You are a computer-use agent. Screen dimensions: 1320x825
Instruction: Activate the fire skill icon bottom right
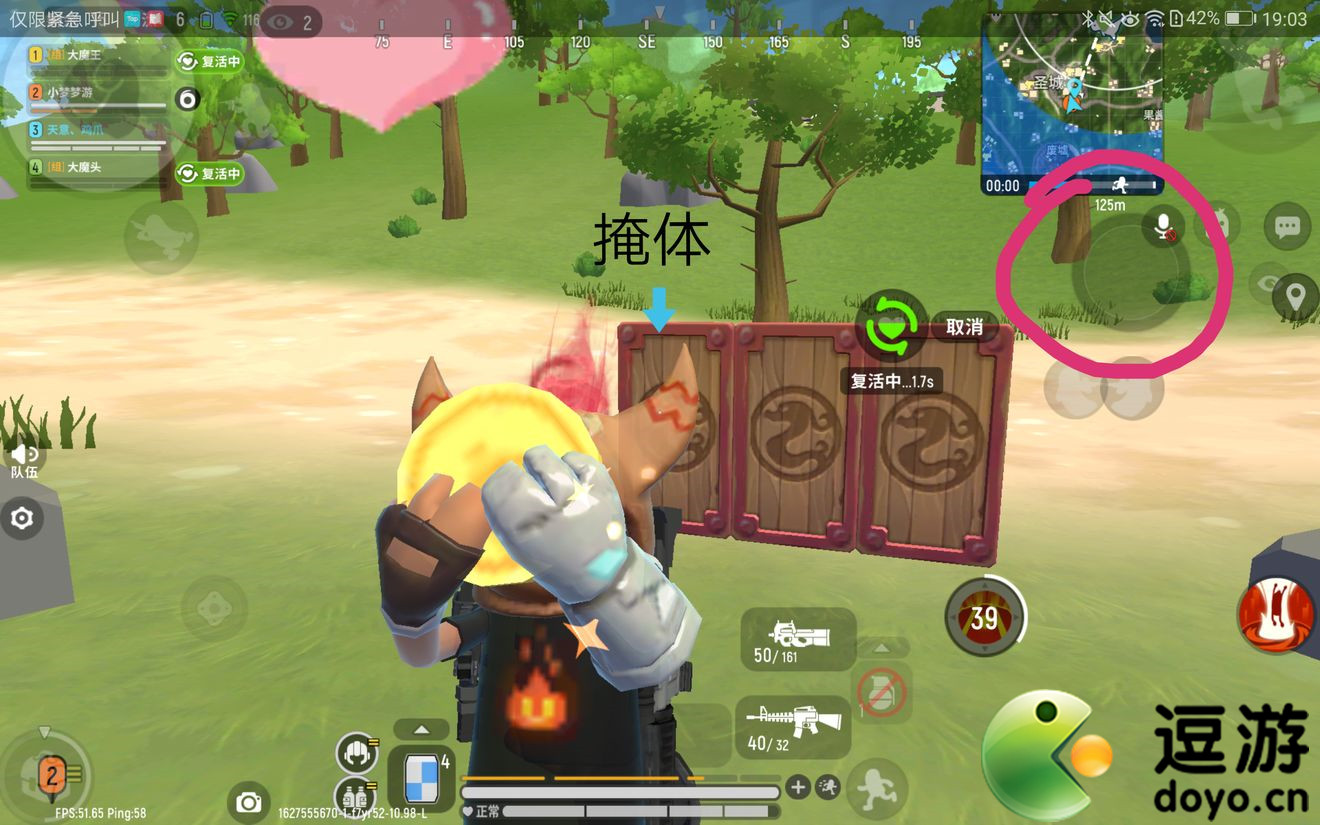[x=1275, y=618]
